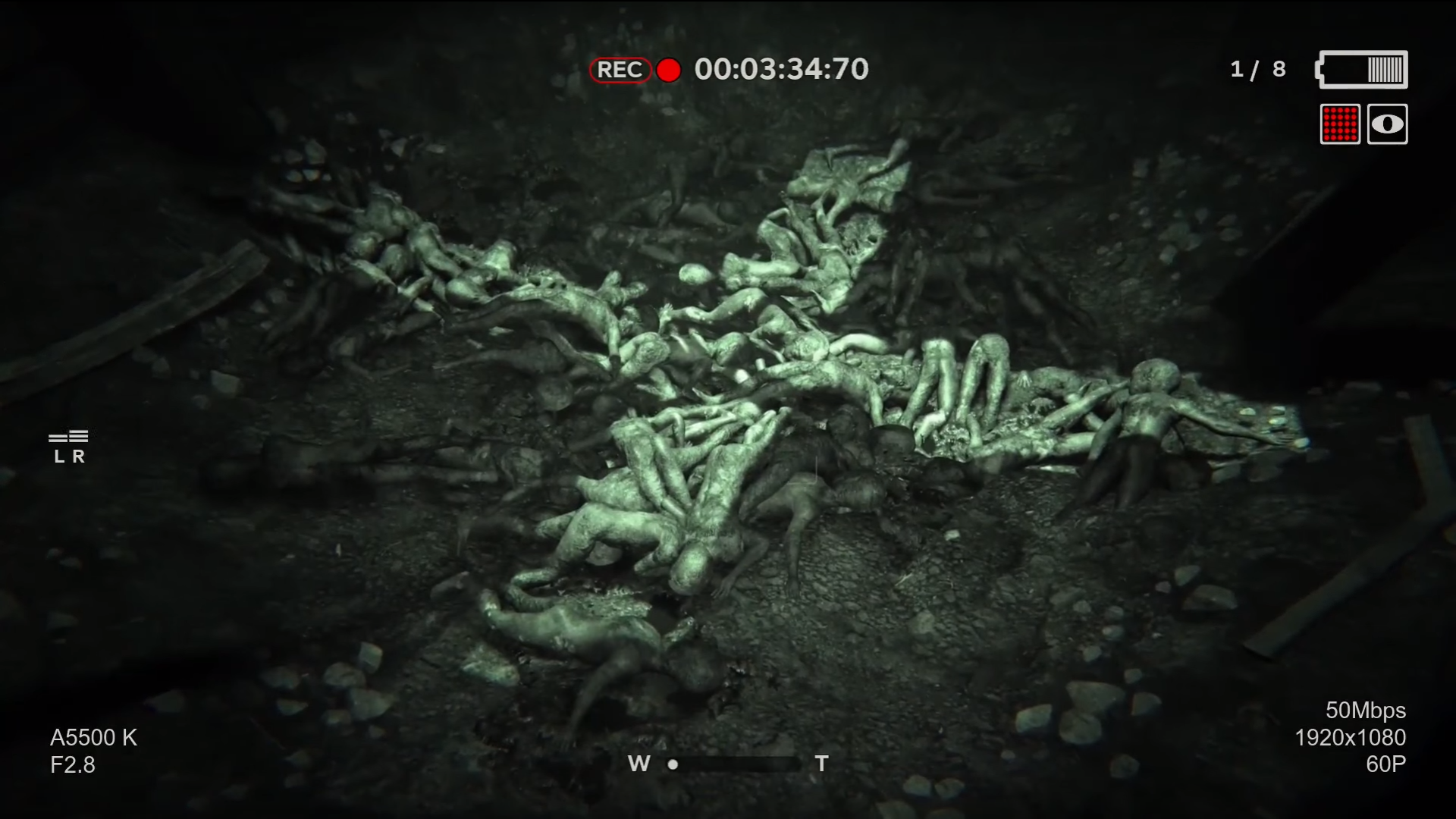Toggle the night vision eye icon
The width and height of the screenshot is (1456, 819).
coord(1387,124)
